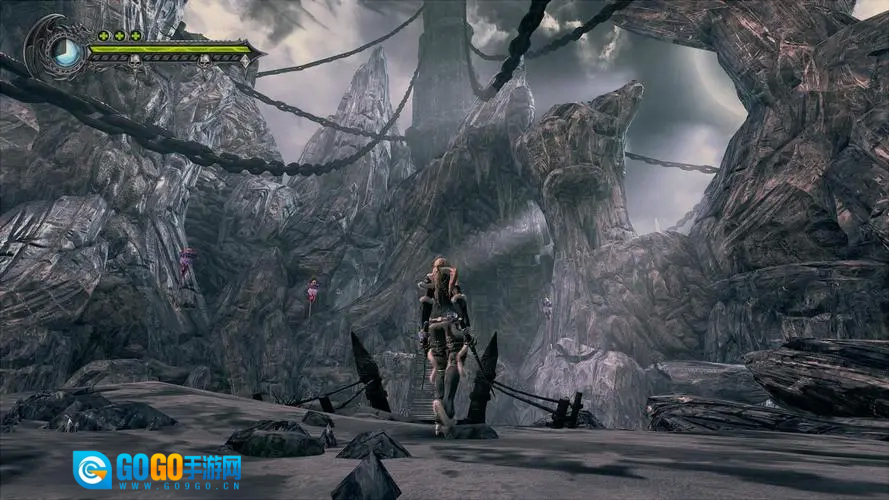889x500 pixels.
Task: Open the GOGO watermark logo link
Action: (x=158, y=469)
